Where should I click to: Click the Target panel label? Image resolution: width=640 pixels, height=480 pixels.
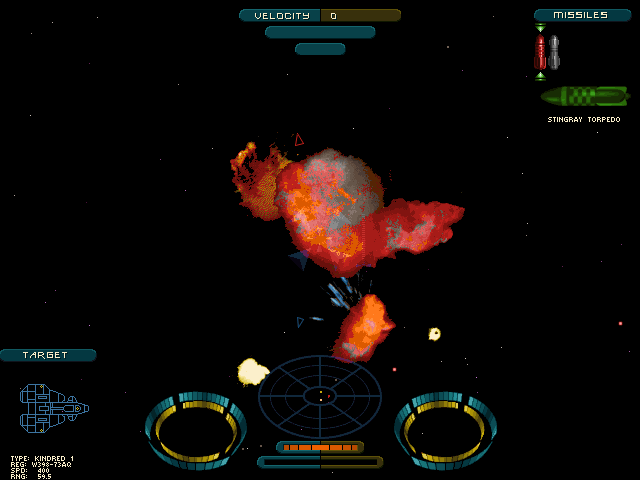48,355
